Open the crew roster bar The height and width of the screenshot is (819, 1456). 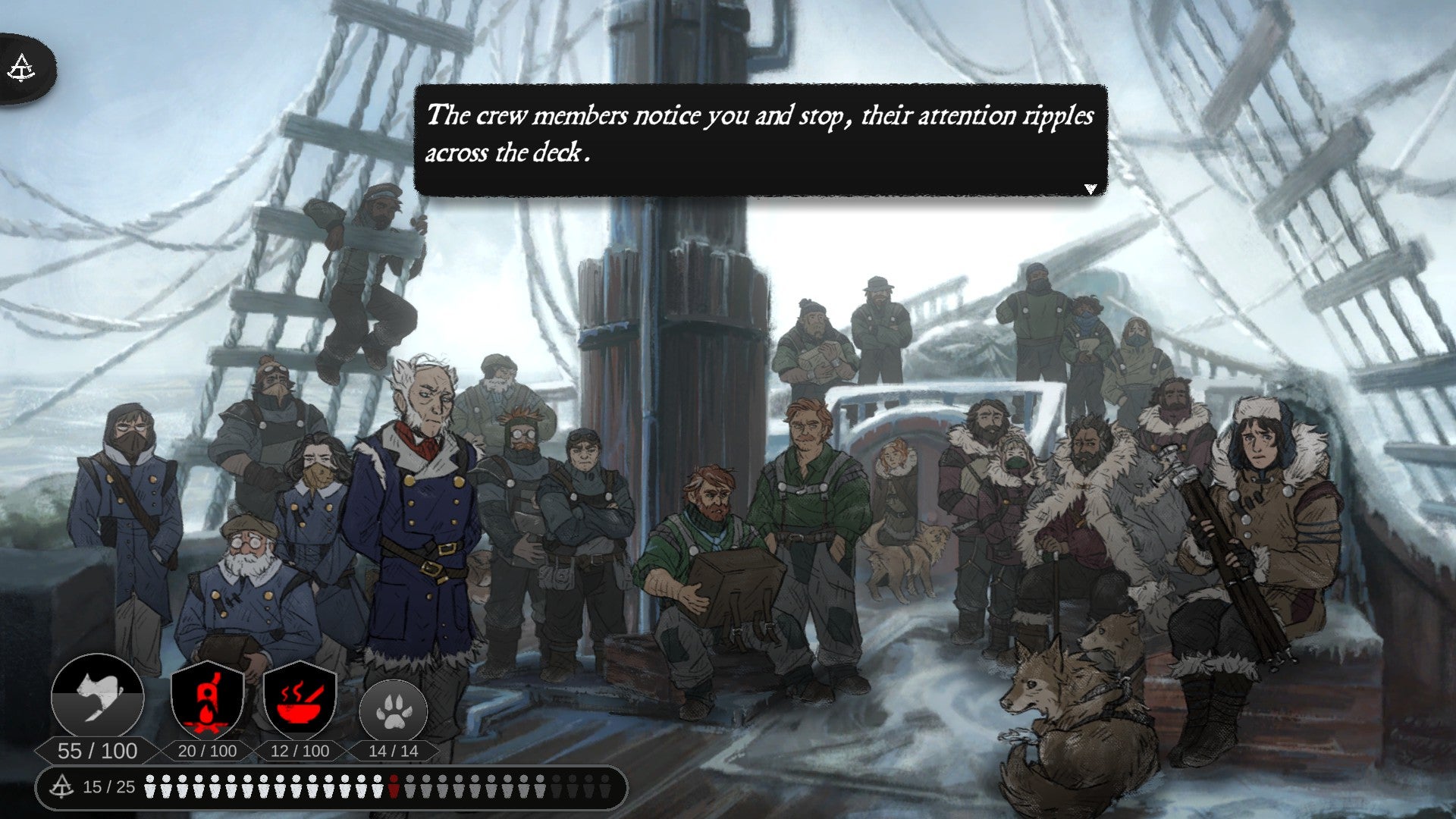click(x=331, y=787)
